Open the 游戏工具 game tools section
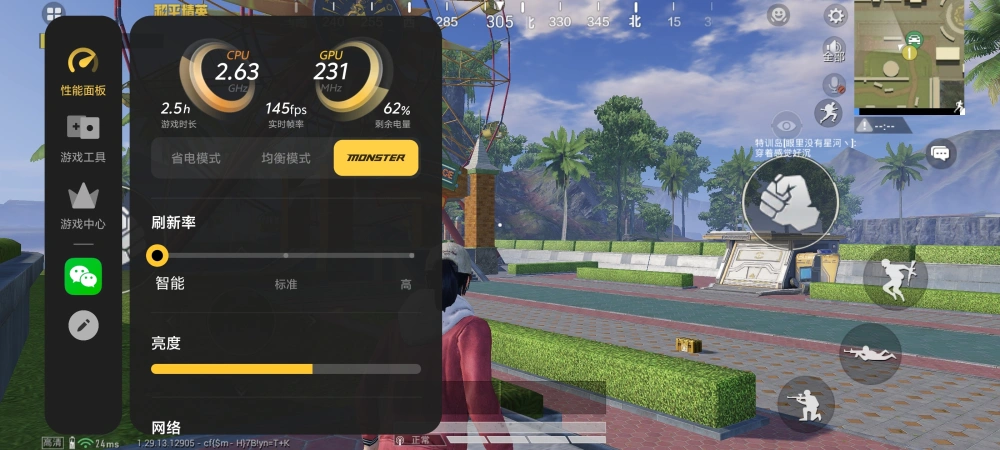Image resolution: width=1000 pixels, height=450 pixels. pos(83,138)
